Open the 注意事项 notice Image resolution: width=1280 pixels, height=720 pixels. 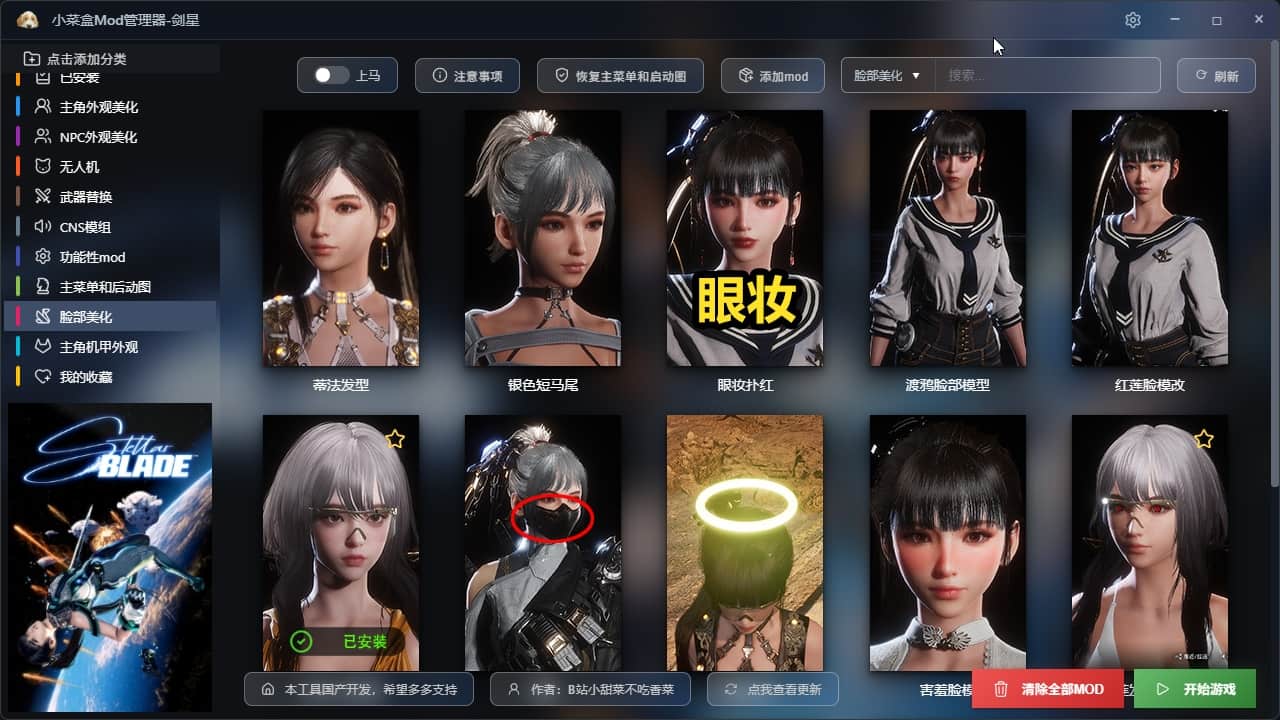(x=467, y=76)
